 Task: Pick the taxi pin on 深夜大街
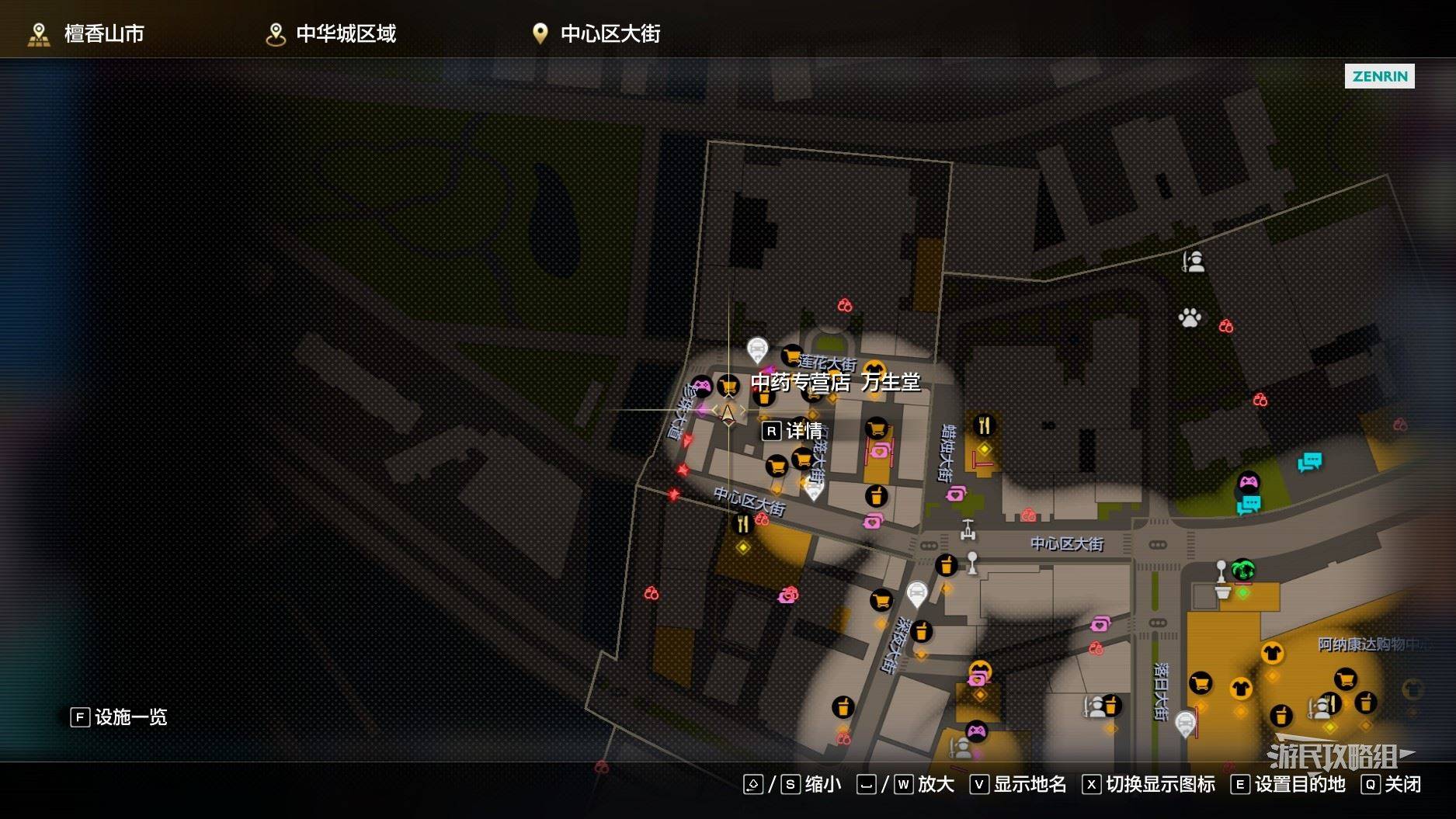917,594
